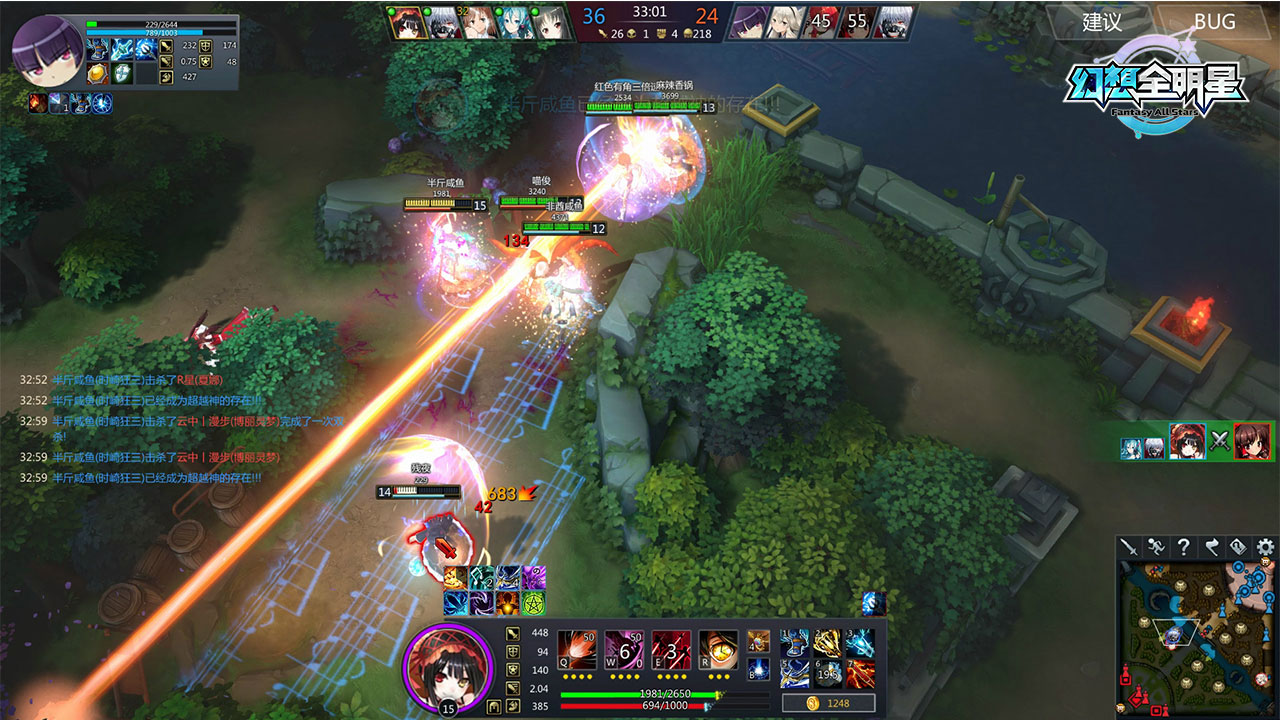Use inventory item in slot 1
The height and width of the screenshot is (720, 1280).
tap(795, 643)
